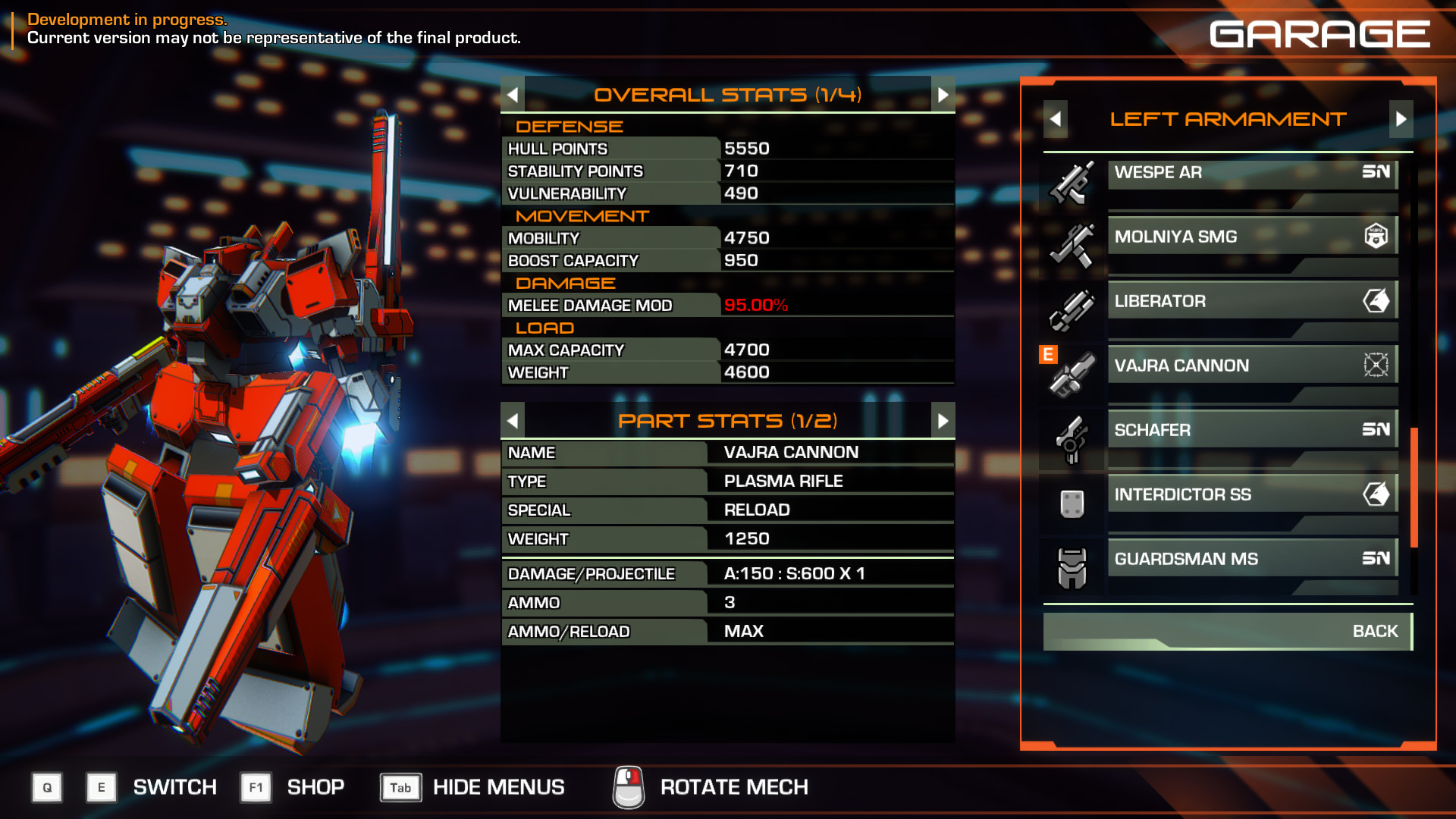Hide the garage menus

point(497,787)
